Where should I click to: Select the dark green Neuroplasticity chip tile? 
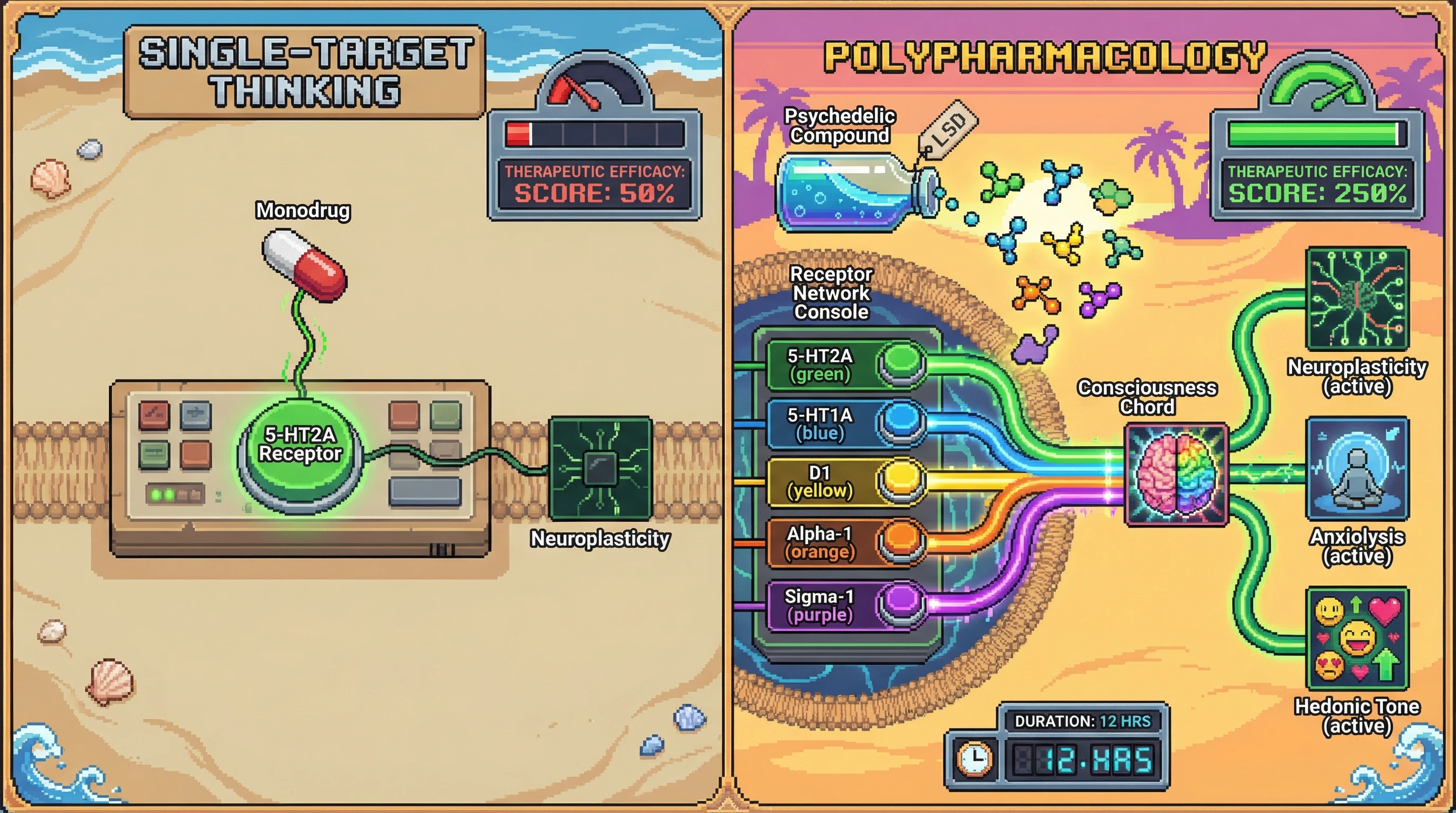[600, 468]
